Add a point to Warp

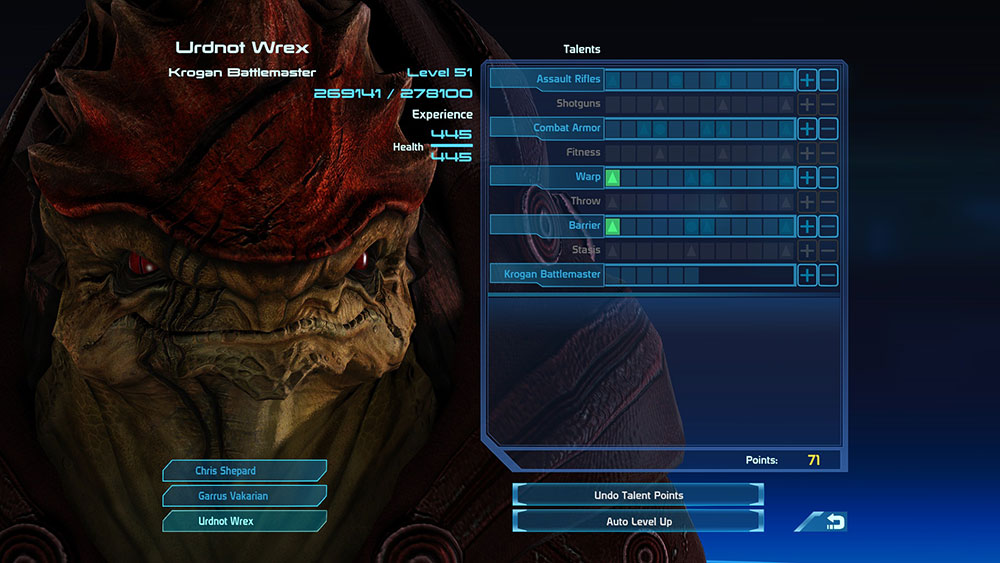point(807,177)
